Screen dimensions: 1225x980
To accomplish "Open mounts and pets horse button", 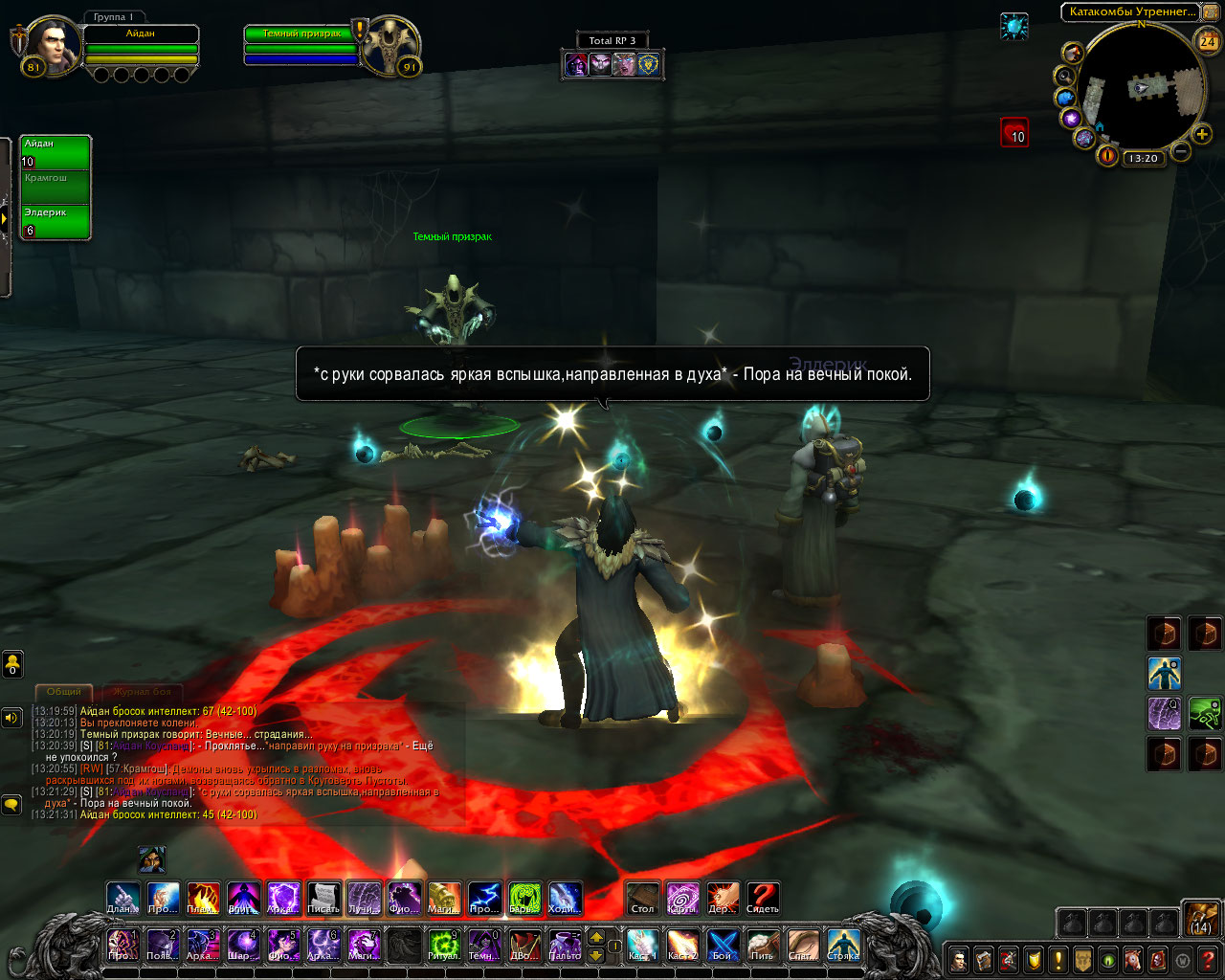I will 1132,959.
